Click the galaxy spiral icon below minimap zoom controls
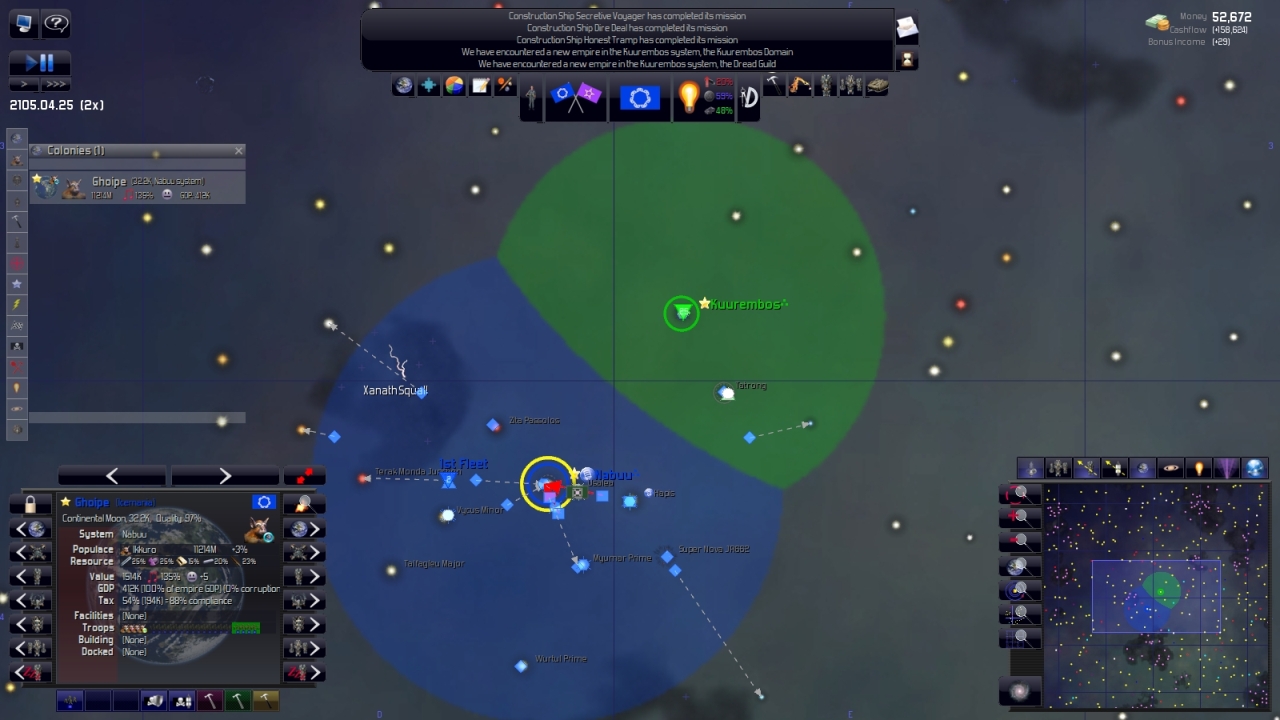The height and width of the screenshot is (720, 1280). [1019, 690]
